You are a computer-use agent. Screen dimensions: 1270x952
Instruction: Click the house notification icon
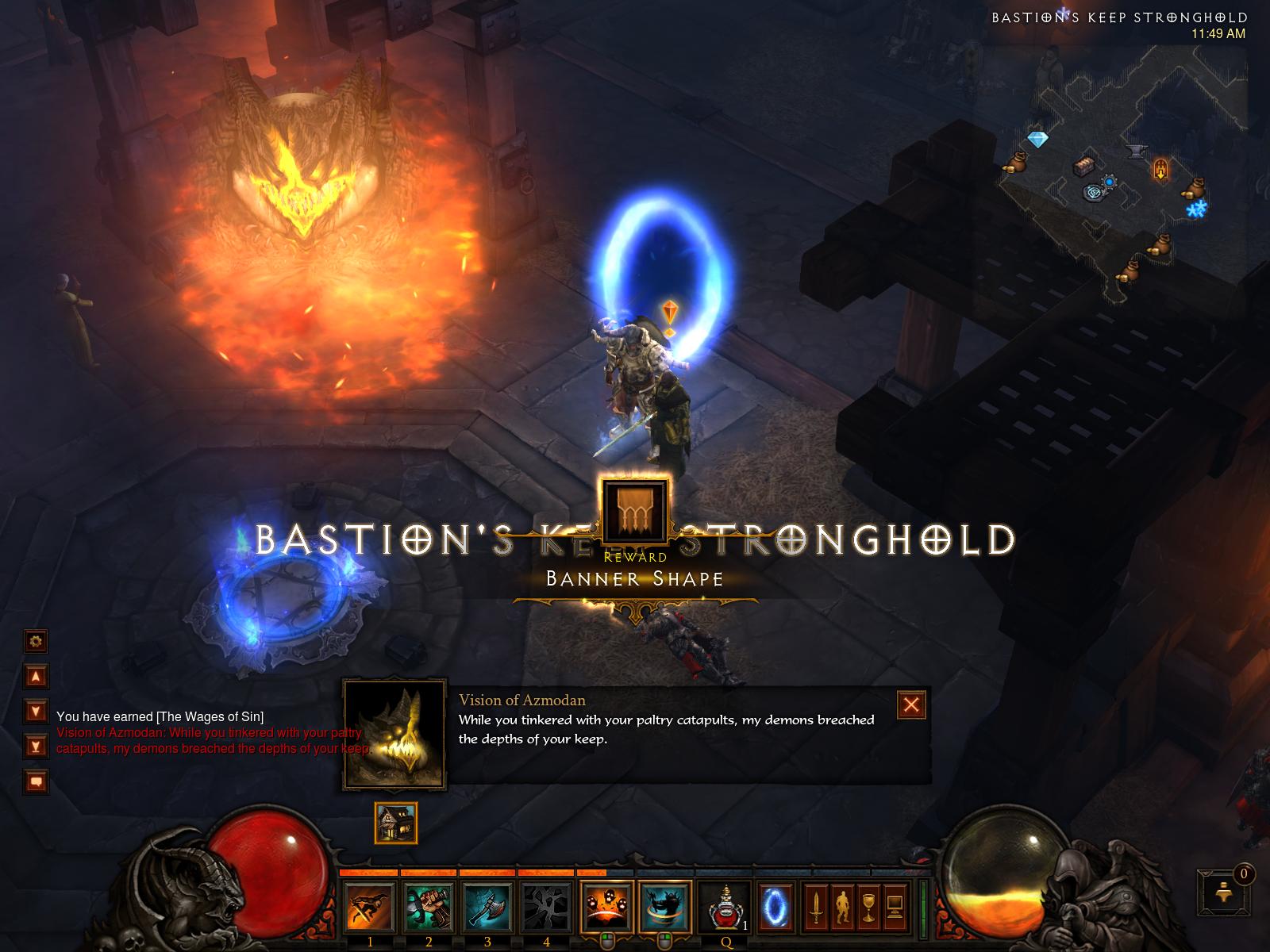(x=395, y=823)
